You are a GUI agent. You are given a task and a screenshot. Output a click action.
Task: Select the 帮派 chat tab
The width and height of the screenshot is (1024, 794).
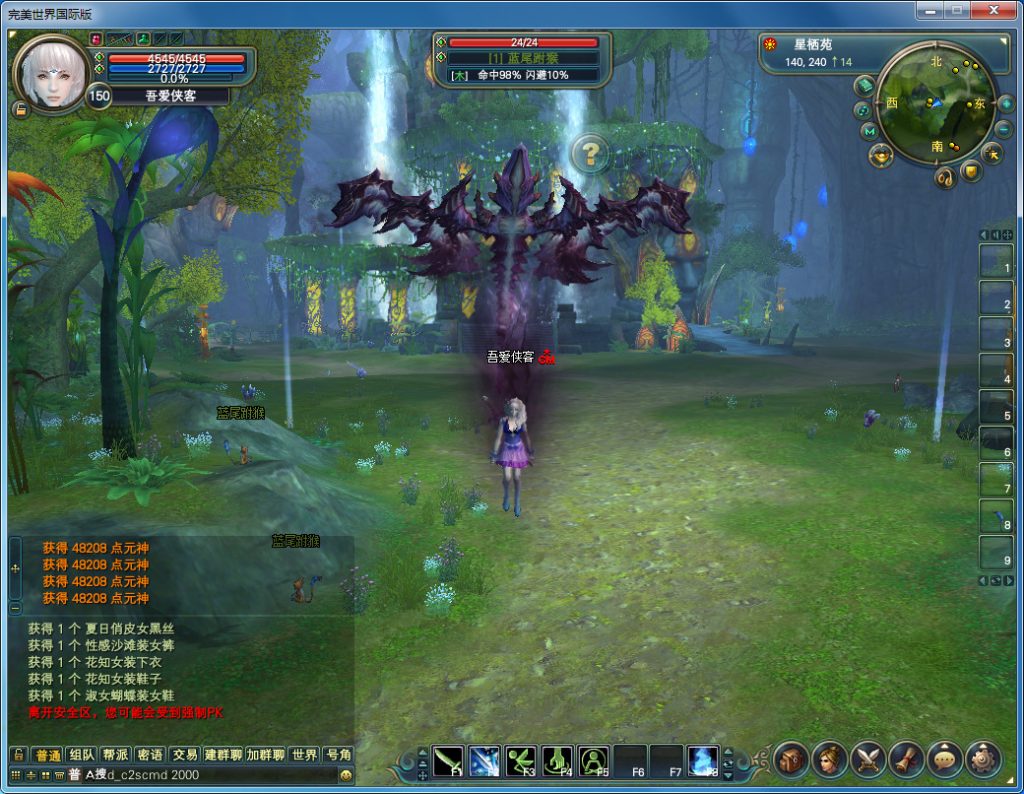(116, 755)
